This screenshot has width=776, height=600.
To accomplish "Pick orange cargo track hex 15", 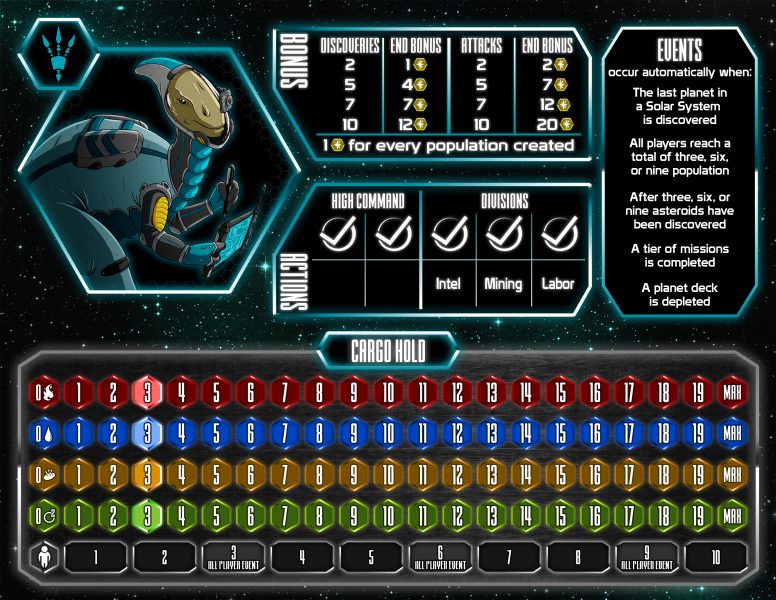I will pos(560,476).
